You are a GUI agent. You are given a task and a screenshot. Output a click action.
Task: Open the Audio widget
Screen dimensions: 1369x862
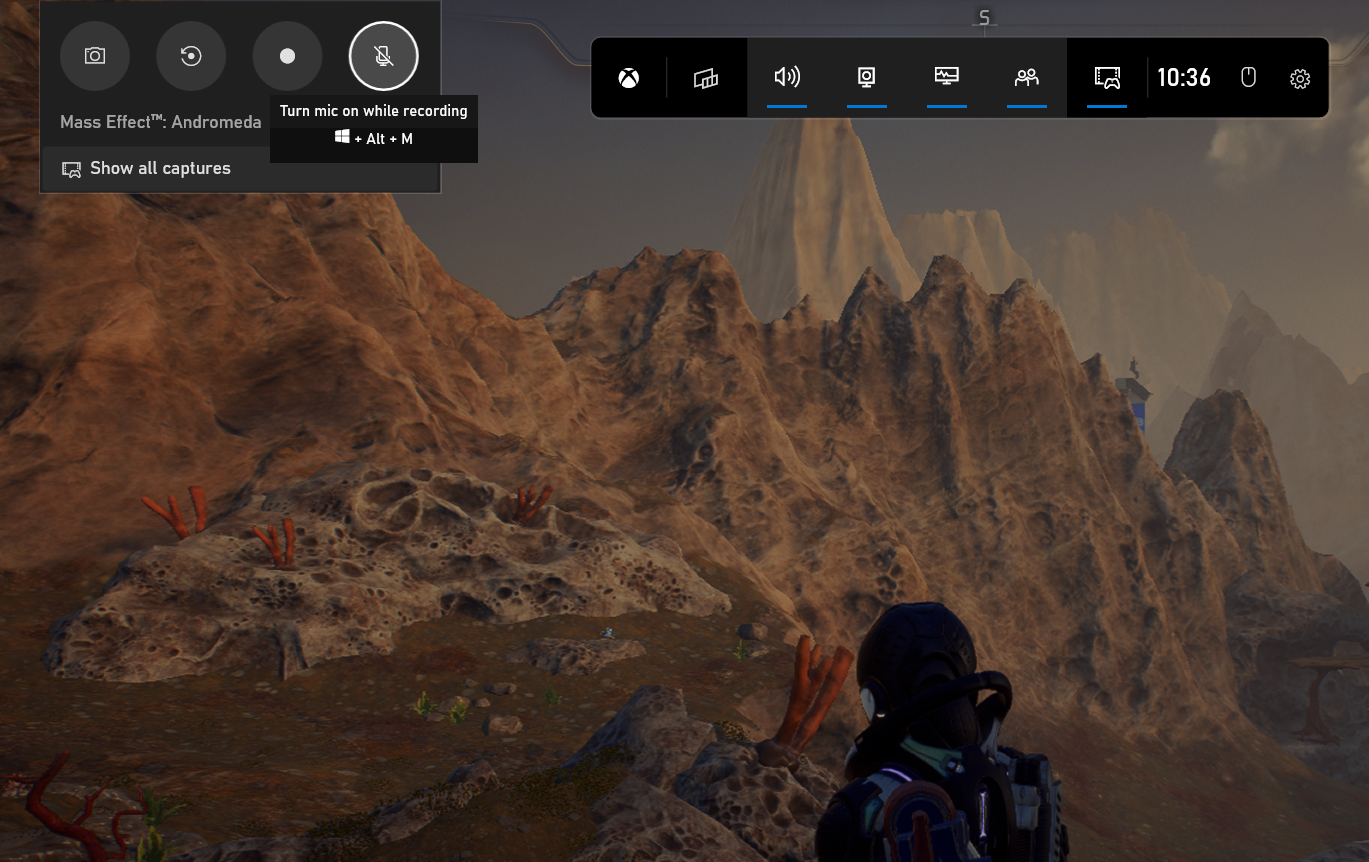787,77
